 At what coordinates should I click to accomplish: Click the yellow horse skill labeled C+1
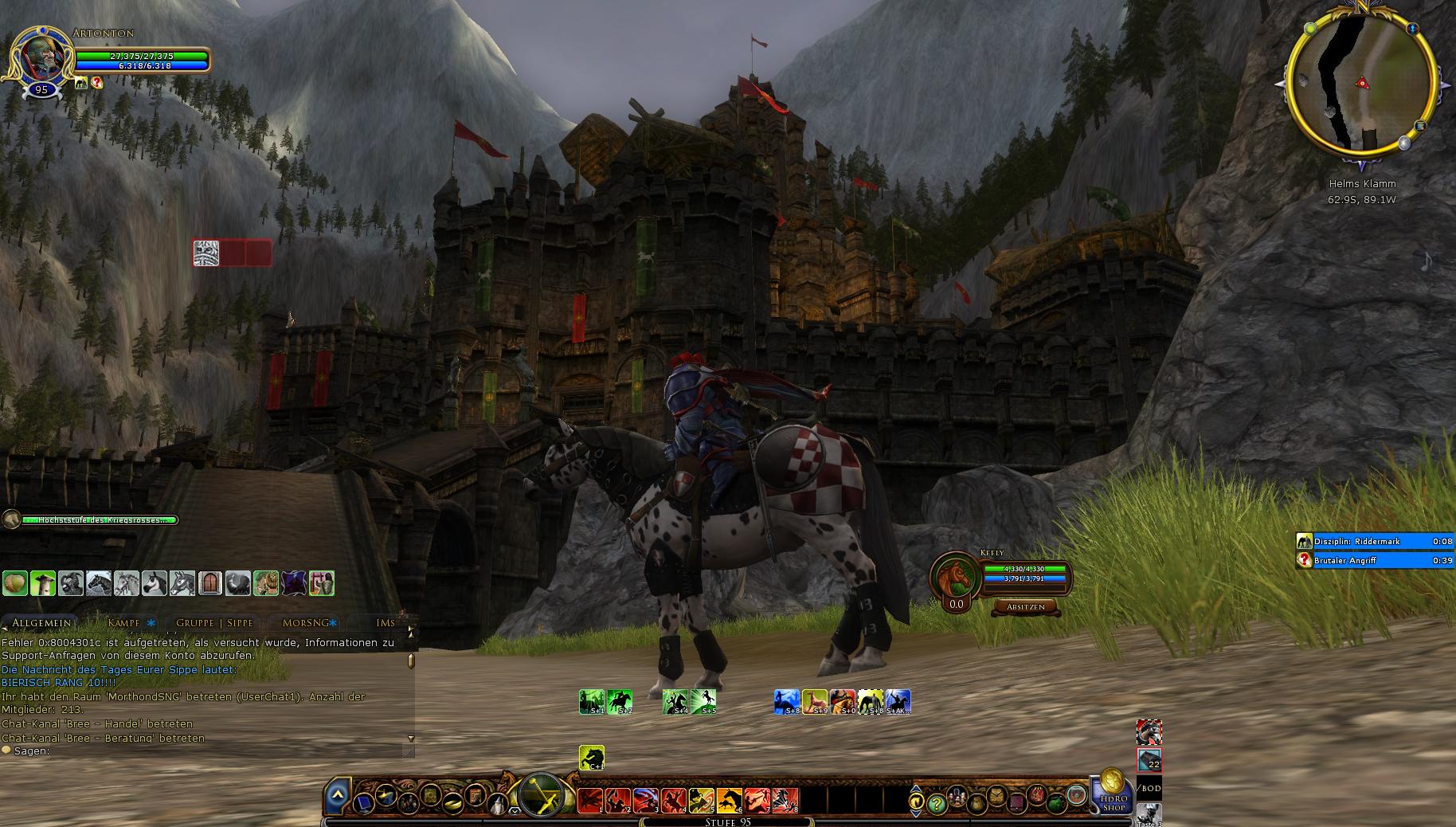click(x=592, y=758)
